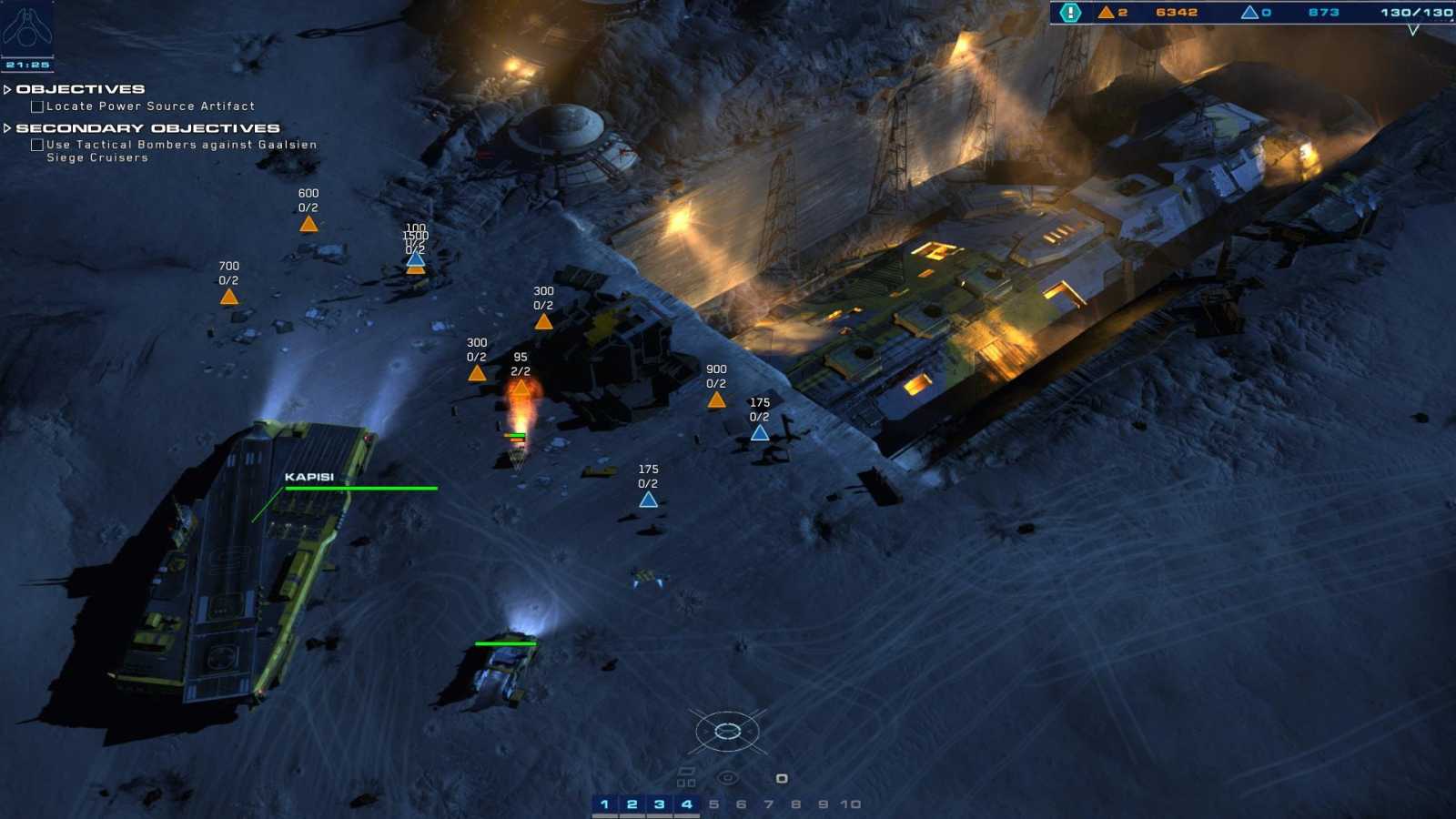Switch to control group 1
Screen dimensions: 1456x819
pyautogui.click(x=607, y=804)
